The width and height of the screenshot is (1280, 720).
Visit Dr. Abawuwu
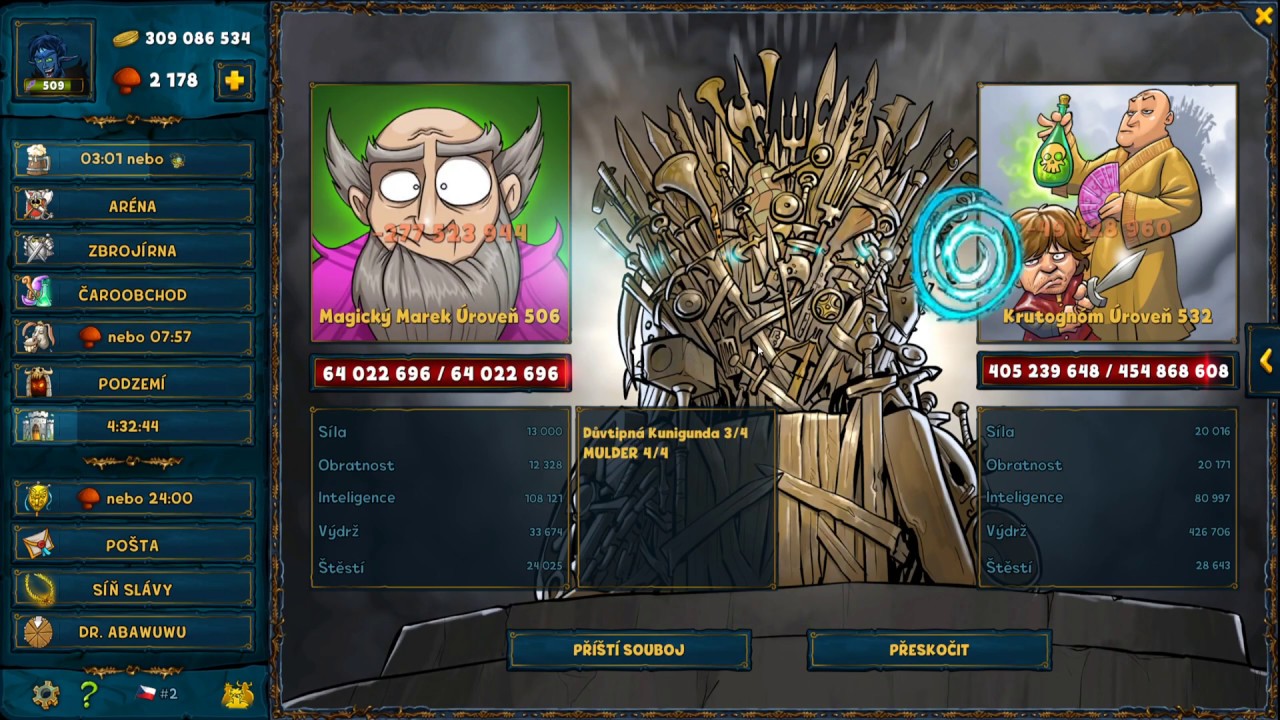(133, 632)
